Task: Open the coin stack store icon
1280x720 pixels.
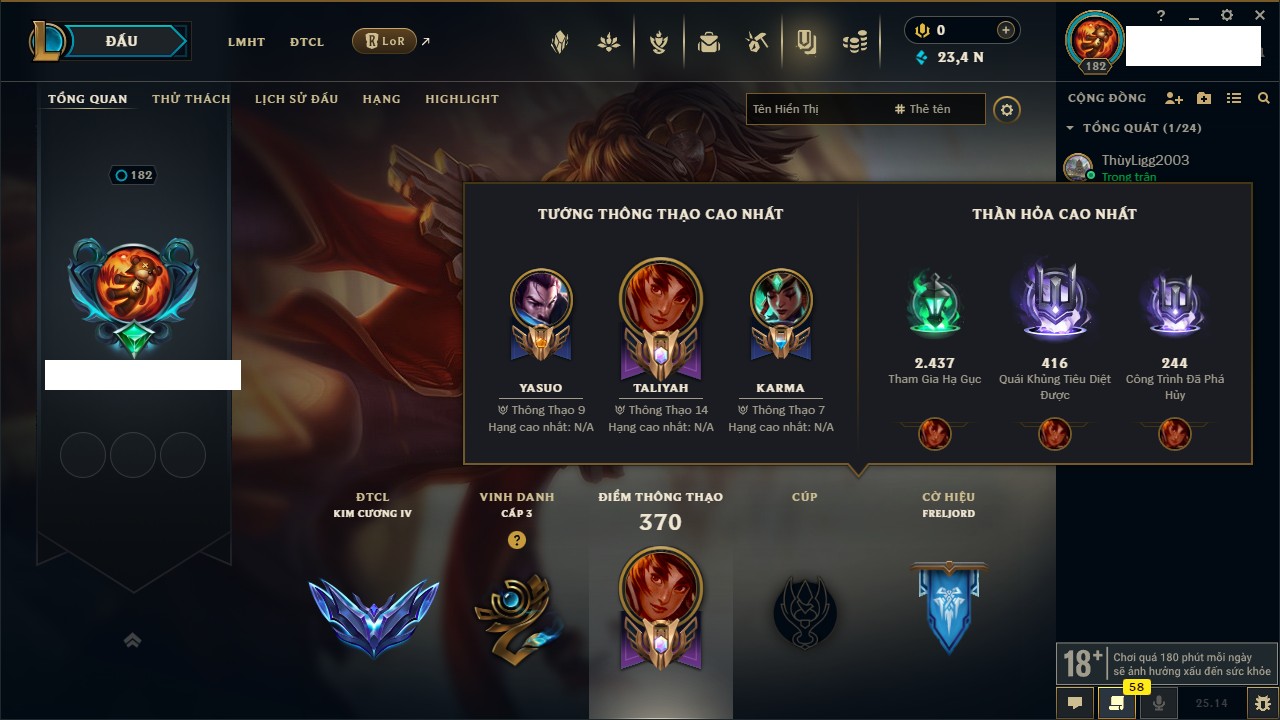Action: tap(854, 42)
